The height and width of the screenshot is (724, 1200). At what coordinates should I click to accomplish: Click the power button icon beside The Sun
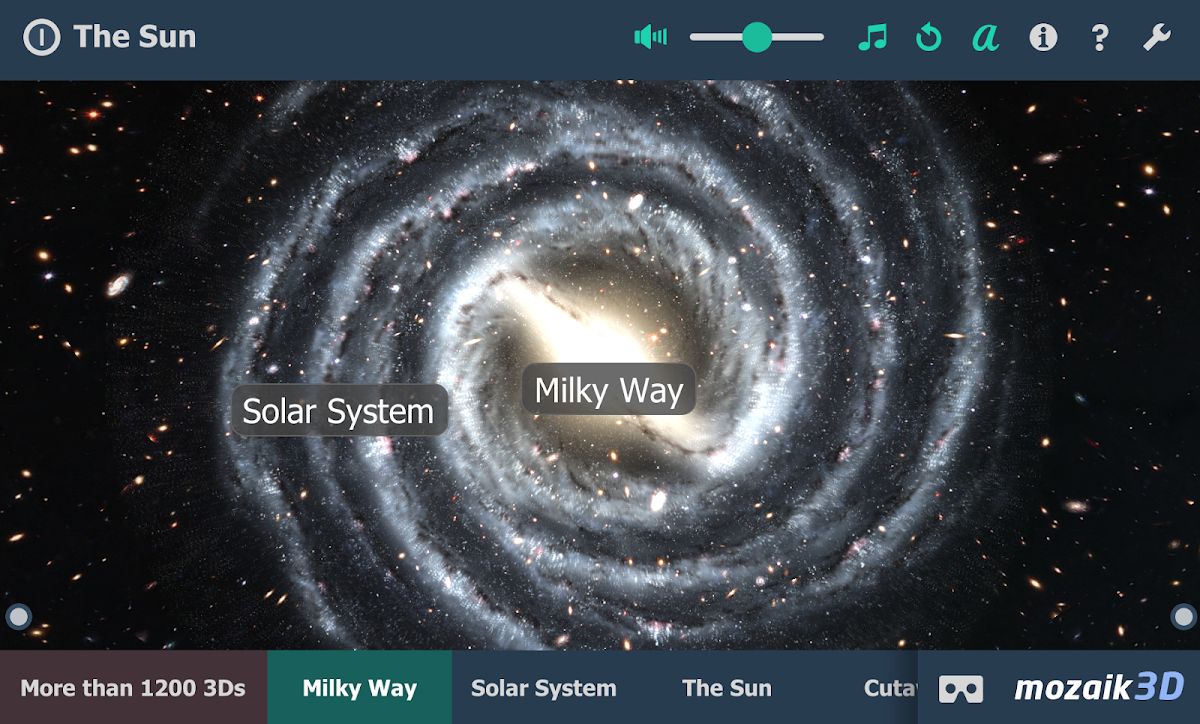pos(41,38)
